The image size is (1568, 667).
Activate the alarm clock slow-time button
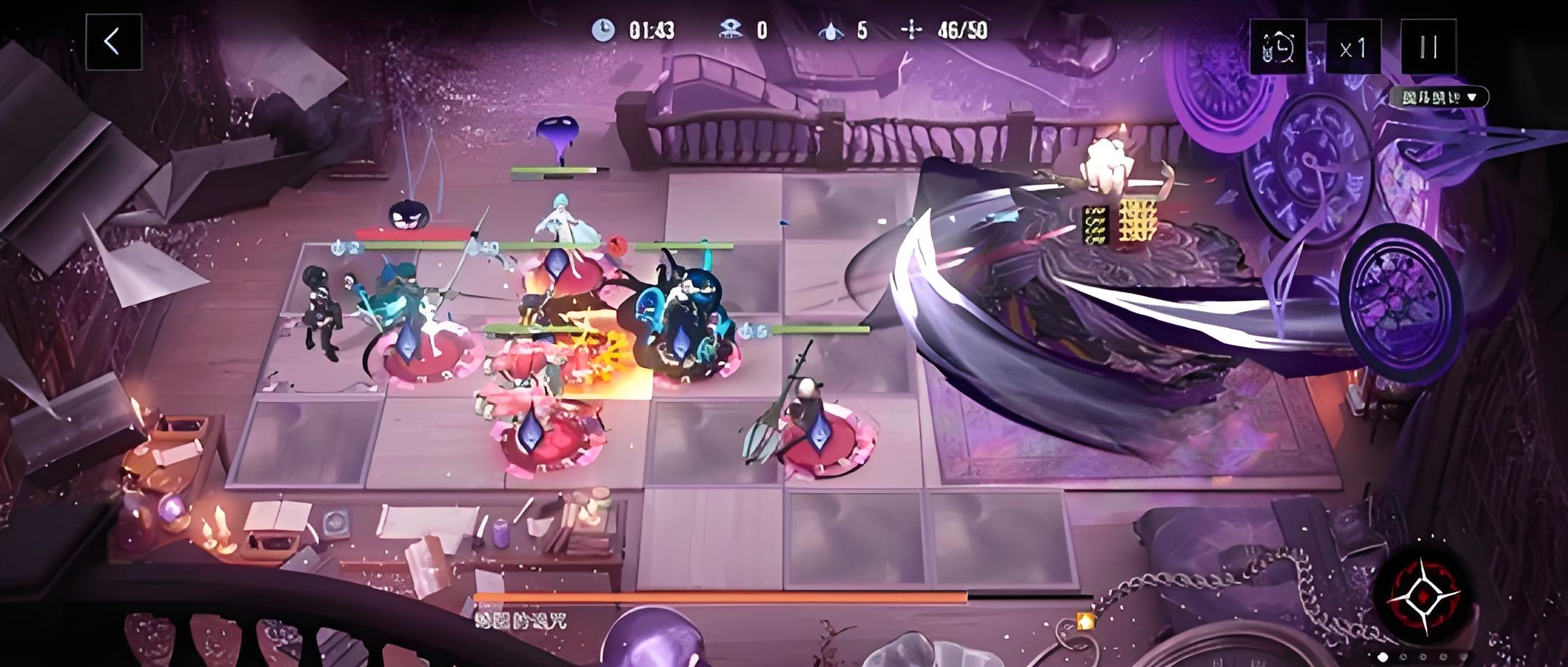[1278, 48]
